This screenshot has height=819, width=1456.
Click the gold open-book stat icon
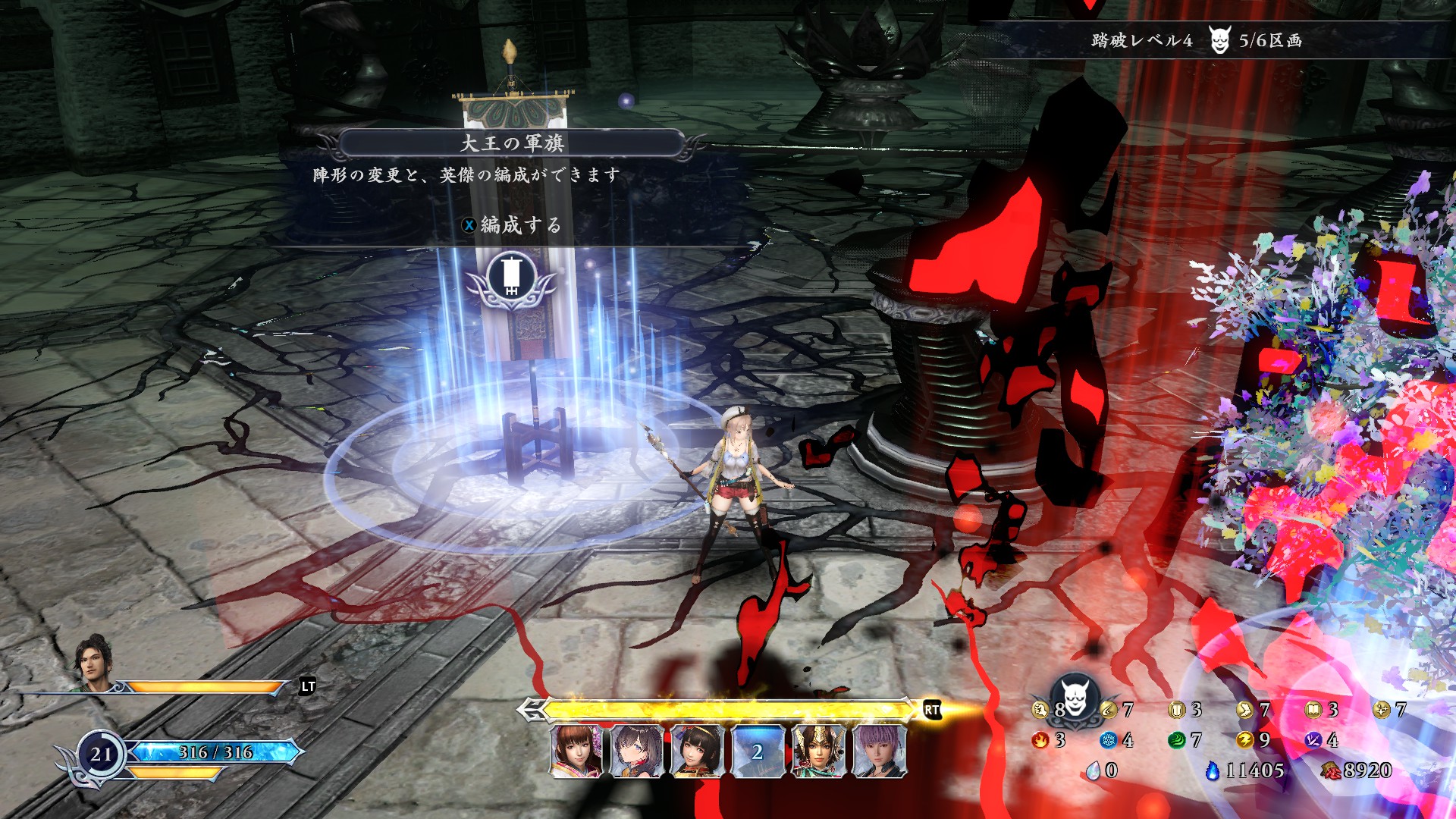click(x=1313, y=710)
